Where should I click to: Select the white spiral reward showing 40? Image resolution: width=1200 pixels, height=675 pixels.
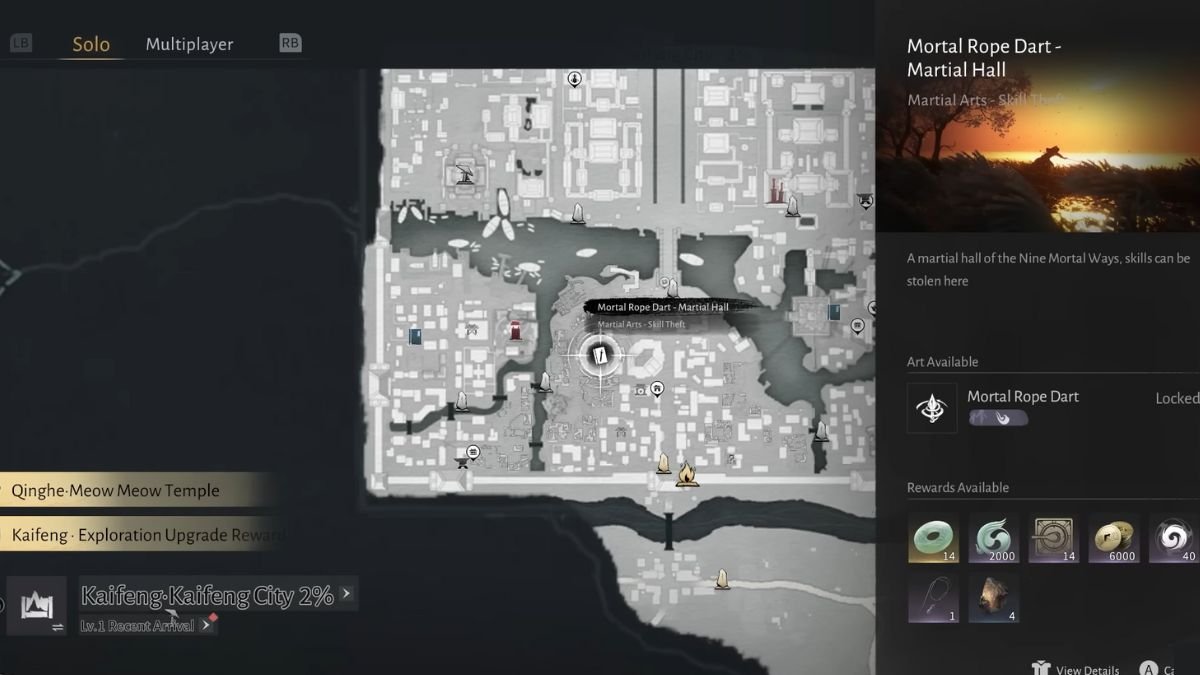click(1172, 538)
